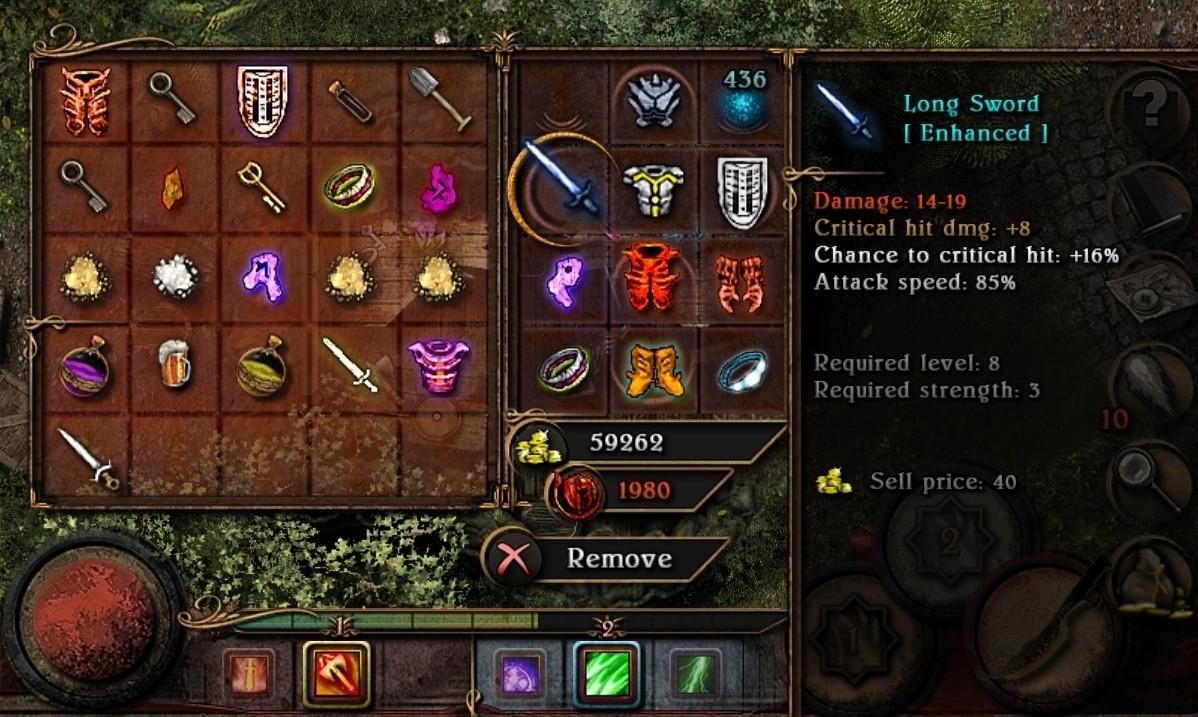Click the white powder pile item
Viewport: 1198px width, 717px height.
[174, 277]
